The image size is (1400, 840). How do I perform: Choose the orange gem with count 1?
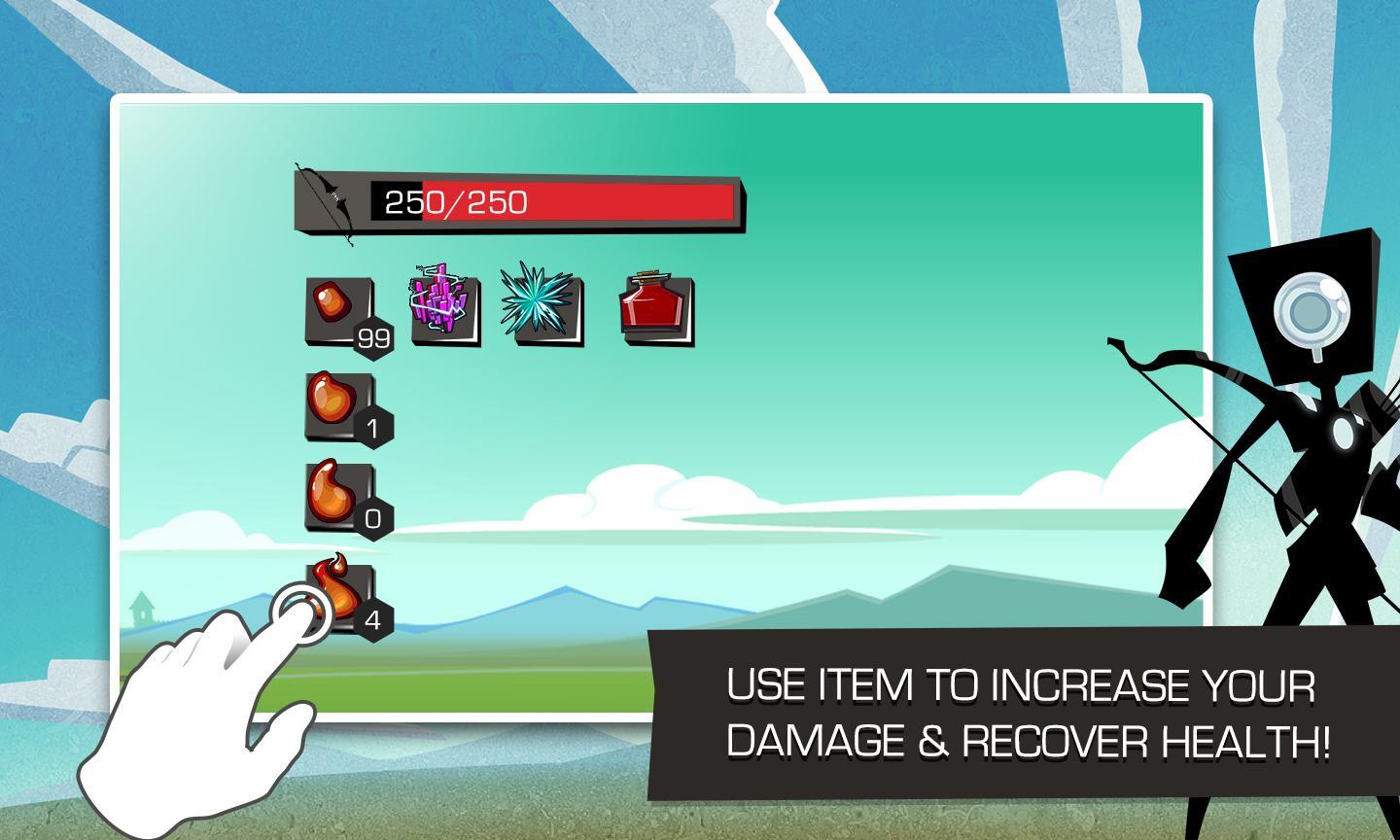click(x=339, y=405)
